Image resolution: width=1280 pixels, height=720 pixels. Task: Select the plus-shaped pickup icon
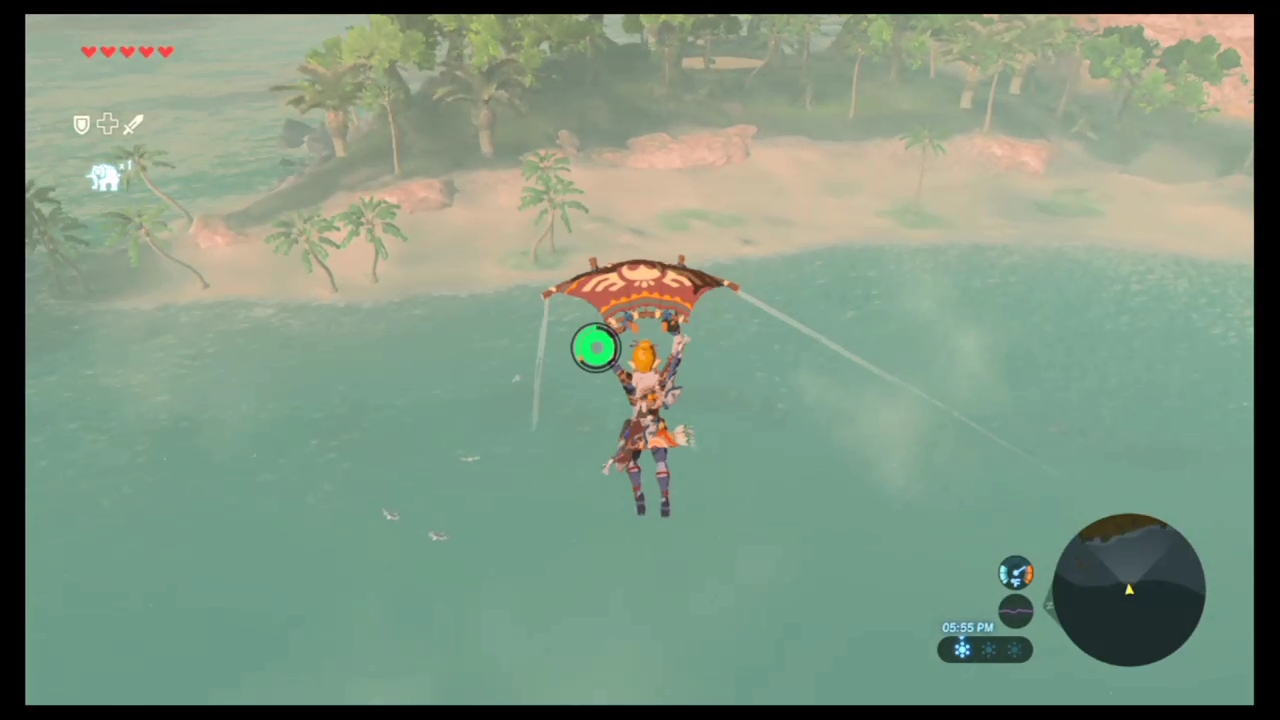point(107,124)
